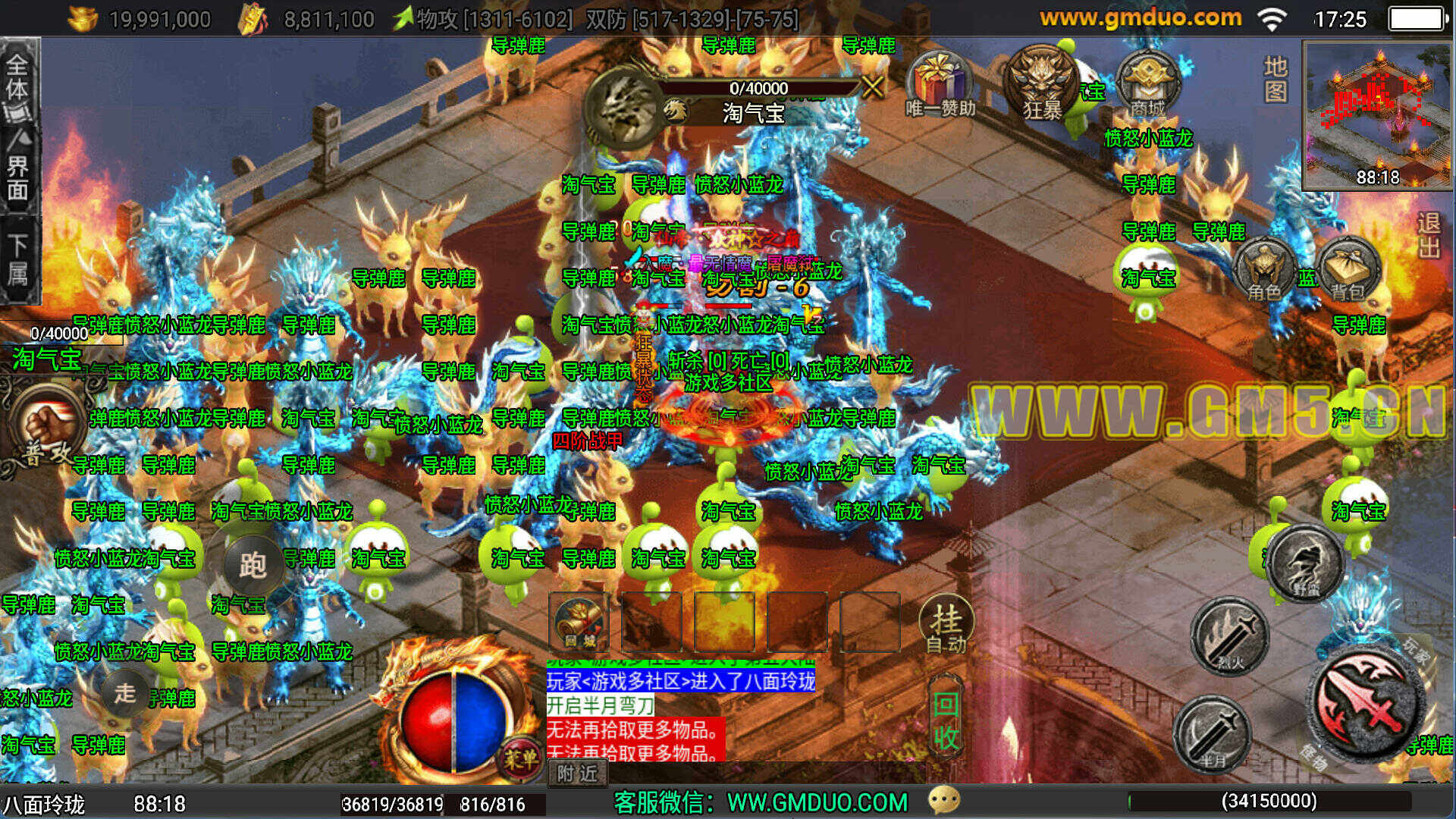Tap the 退出 exit button
The height and width of the screenshot is (819, 1456).
pos(1429,235)
